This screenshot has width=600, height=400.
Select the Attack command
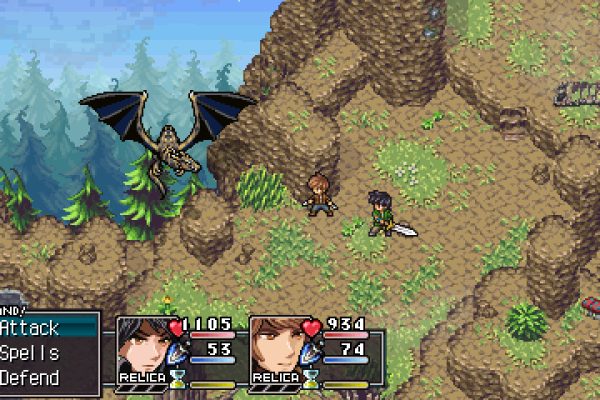(32, 327)
